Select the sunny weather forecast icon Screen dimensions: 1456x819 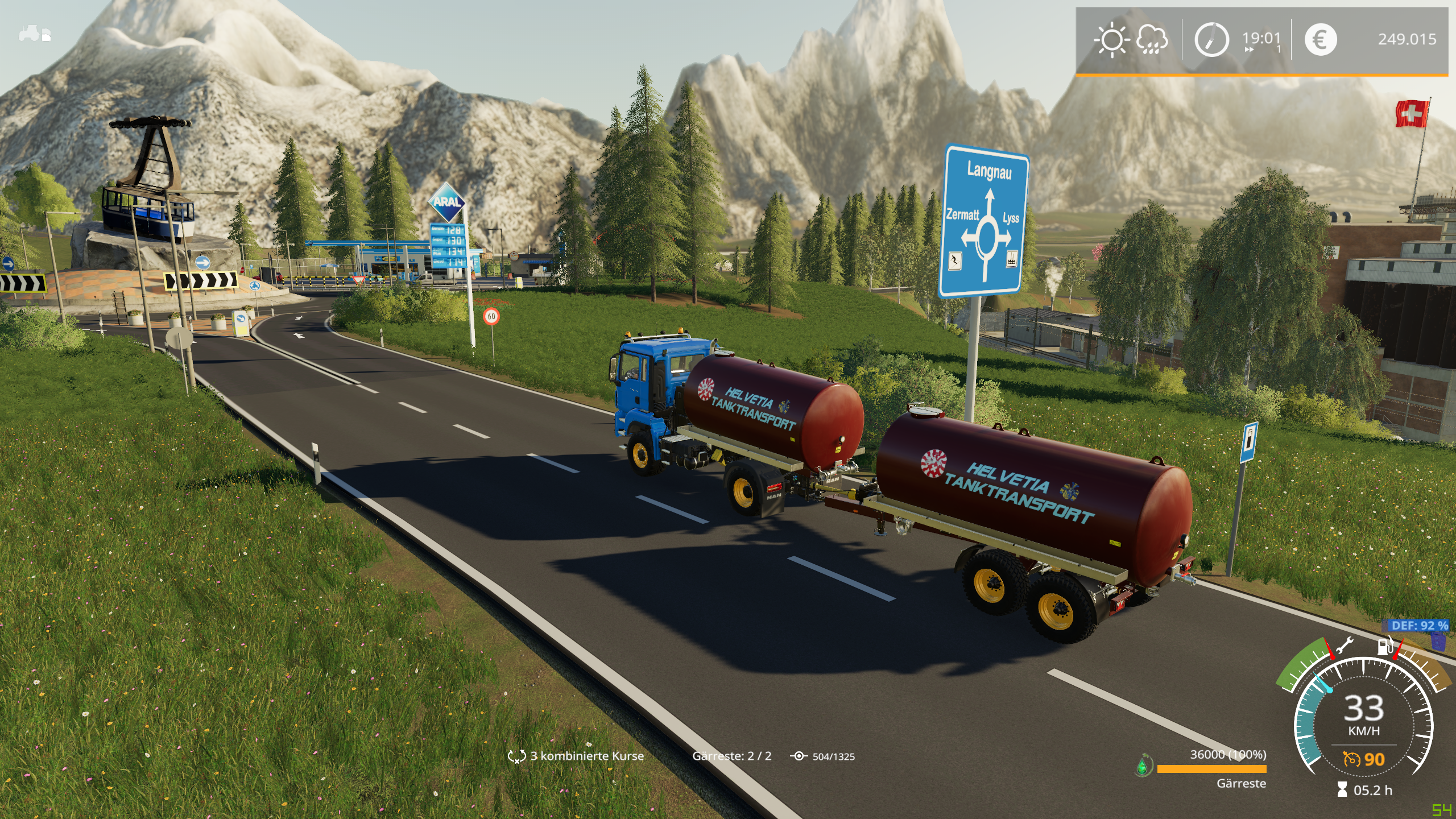pos(1111,40)
